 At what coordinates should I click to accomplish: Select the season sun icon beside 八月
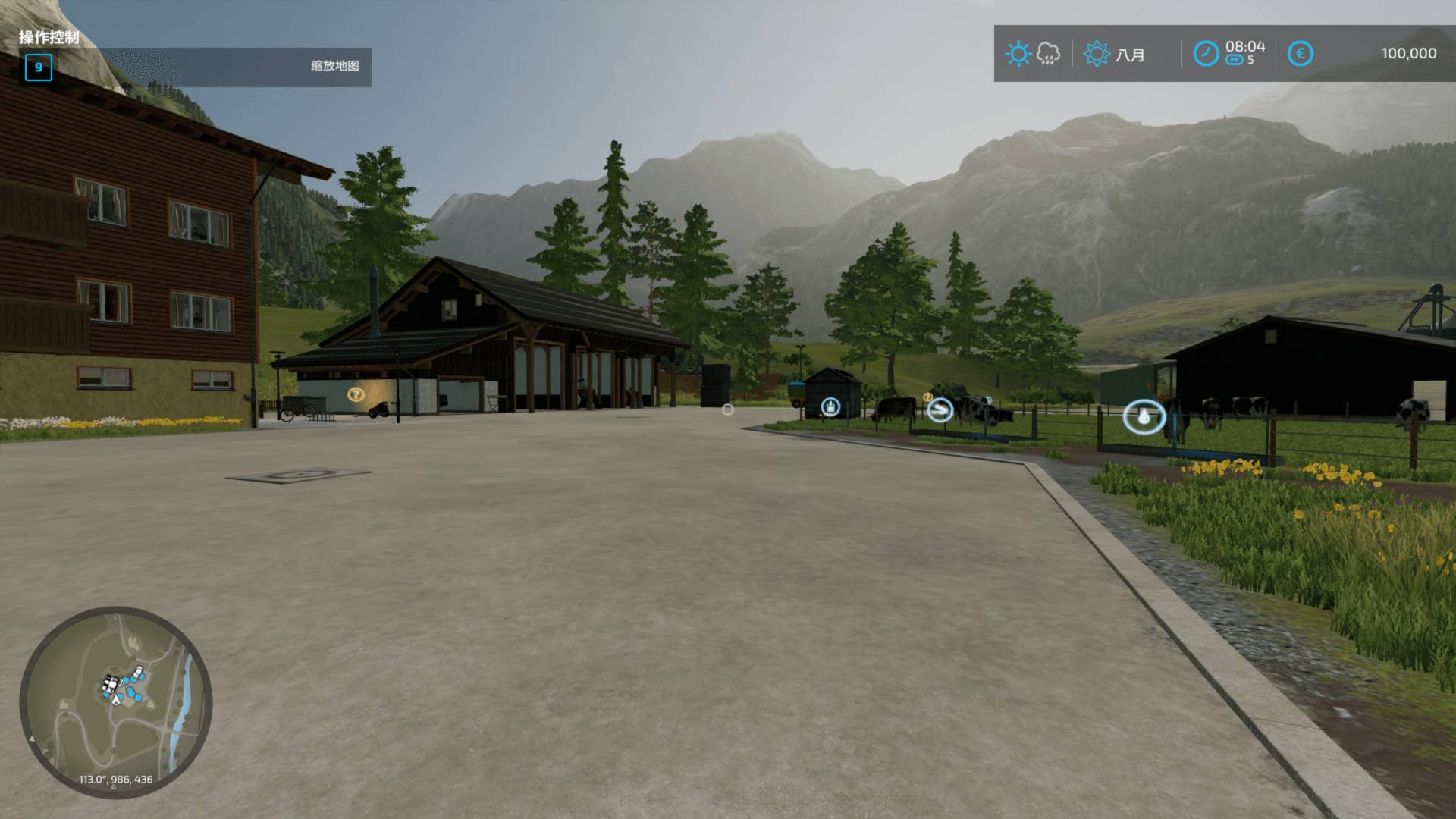pos(1097,54)
